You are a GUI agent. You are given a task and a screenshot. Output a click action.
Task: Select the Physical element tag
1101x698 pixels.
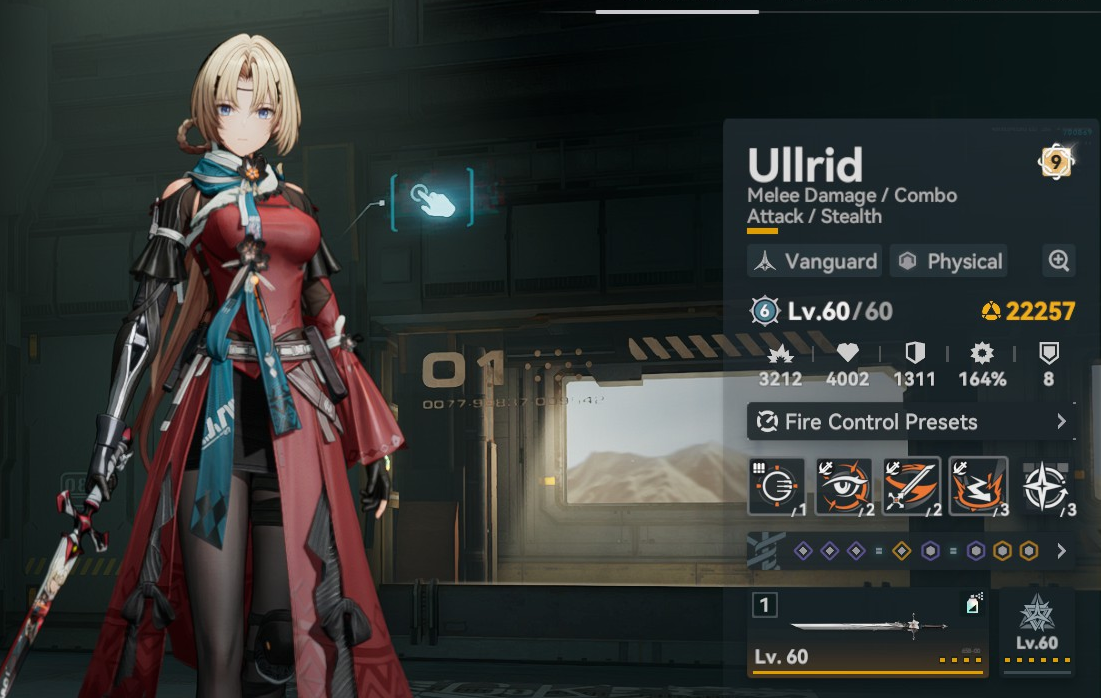[x=949, y=261]
